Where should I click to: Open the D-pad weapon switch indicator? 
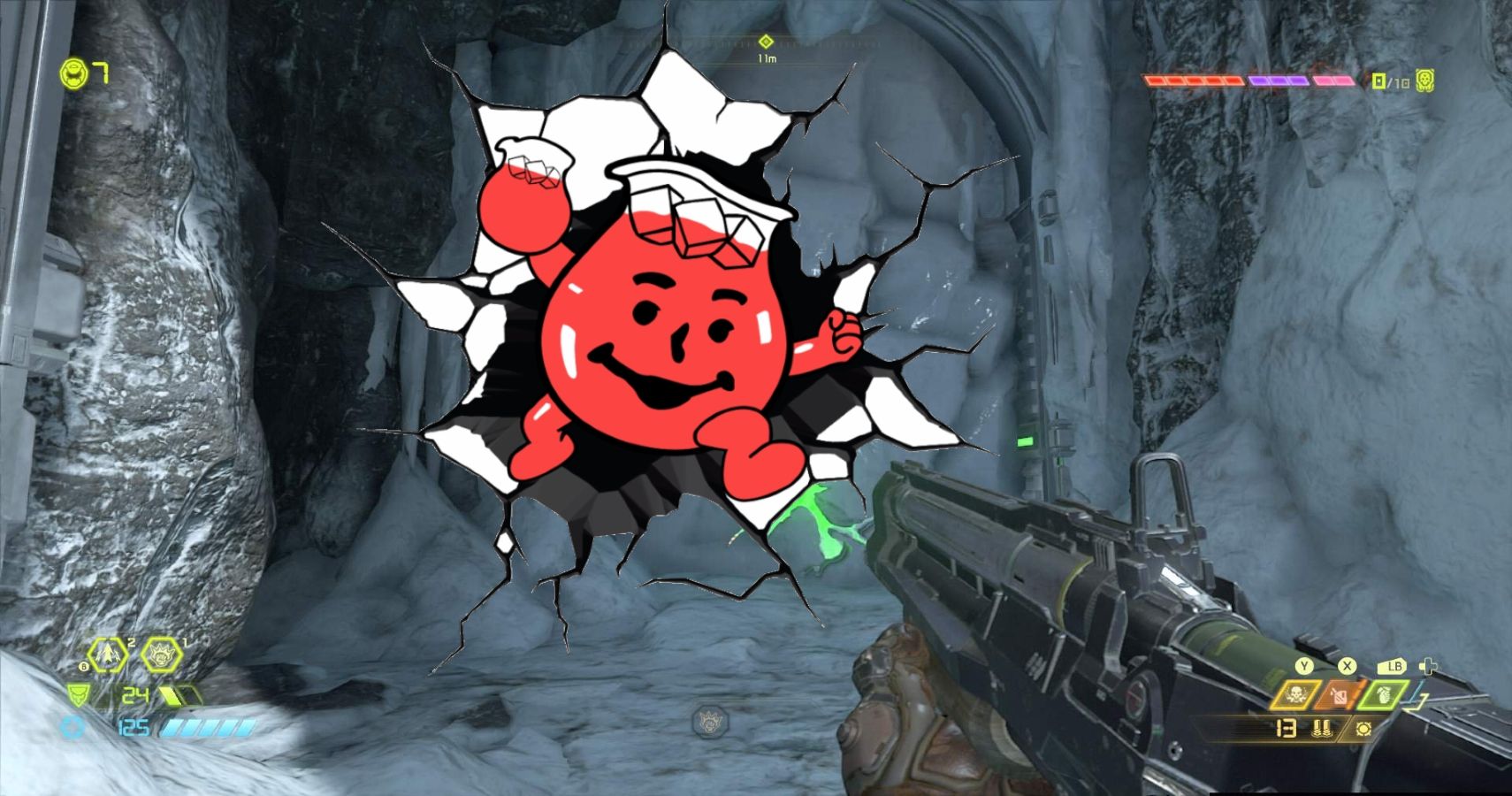(1428, 666)
